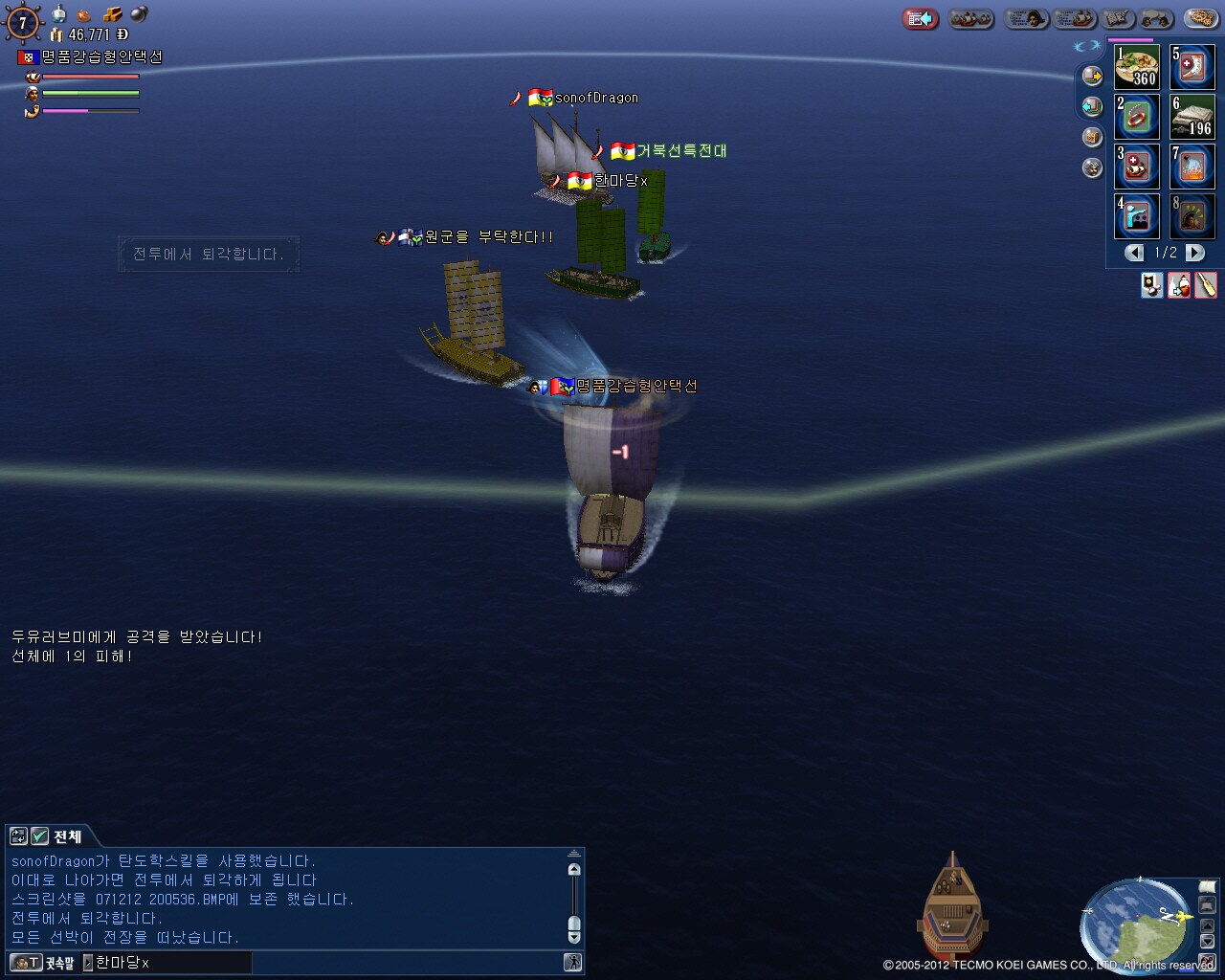The height and width of the screenshot is (980, 1225).
Task: Click the rowing oar icon
Action: 1206,285
